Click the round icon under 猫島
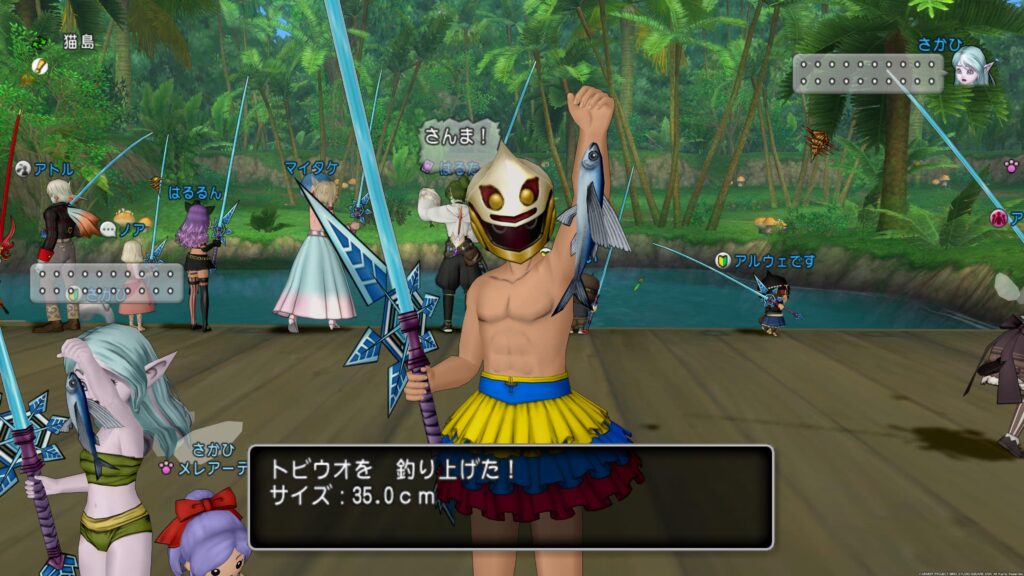 coord(39,66)
